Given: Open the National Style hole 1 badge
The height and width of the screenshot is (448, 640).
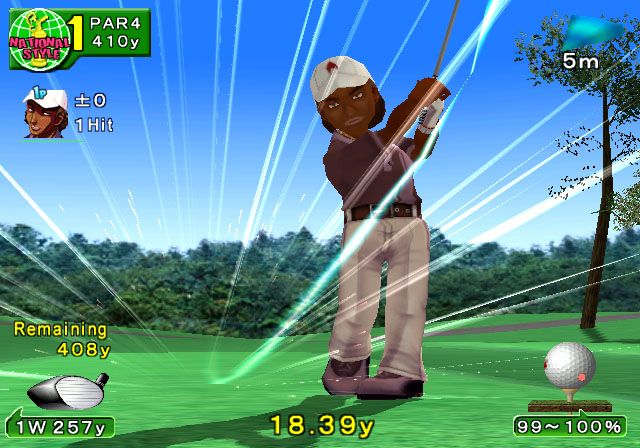Looking at the screenshot, I should [45, 39].
